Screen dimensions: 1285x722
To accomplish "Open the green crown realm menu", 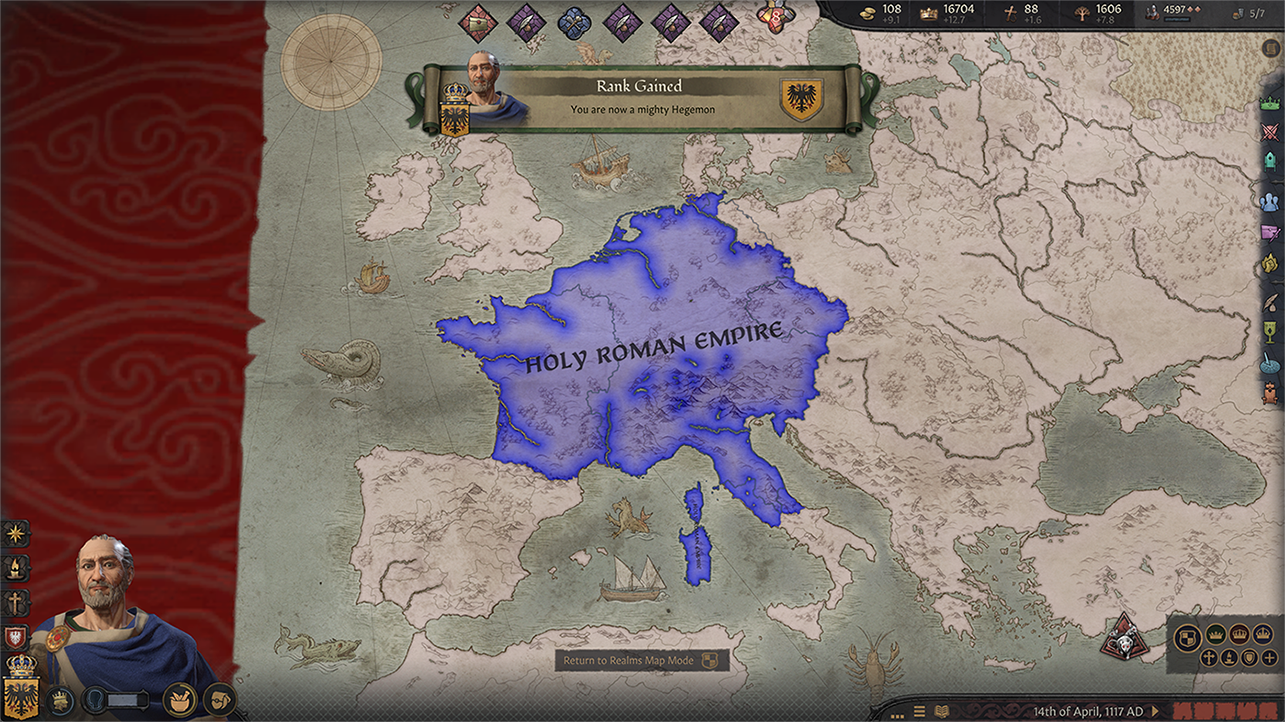I will click(x=1271, y=103).
